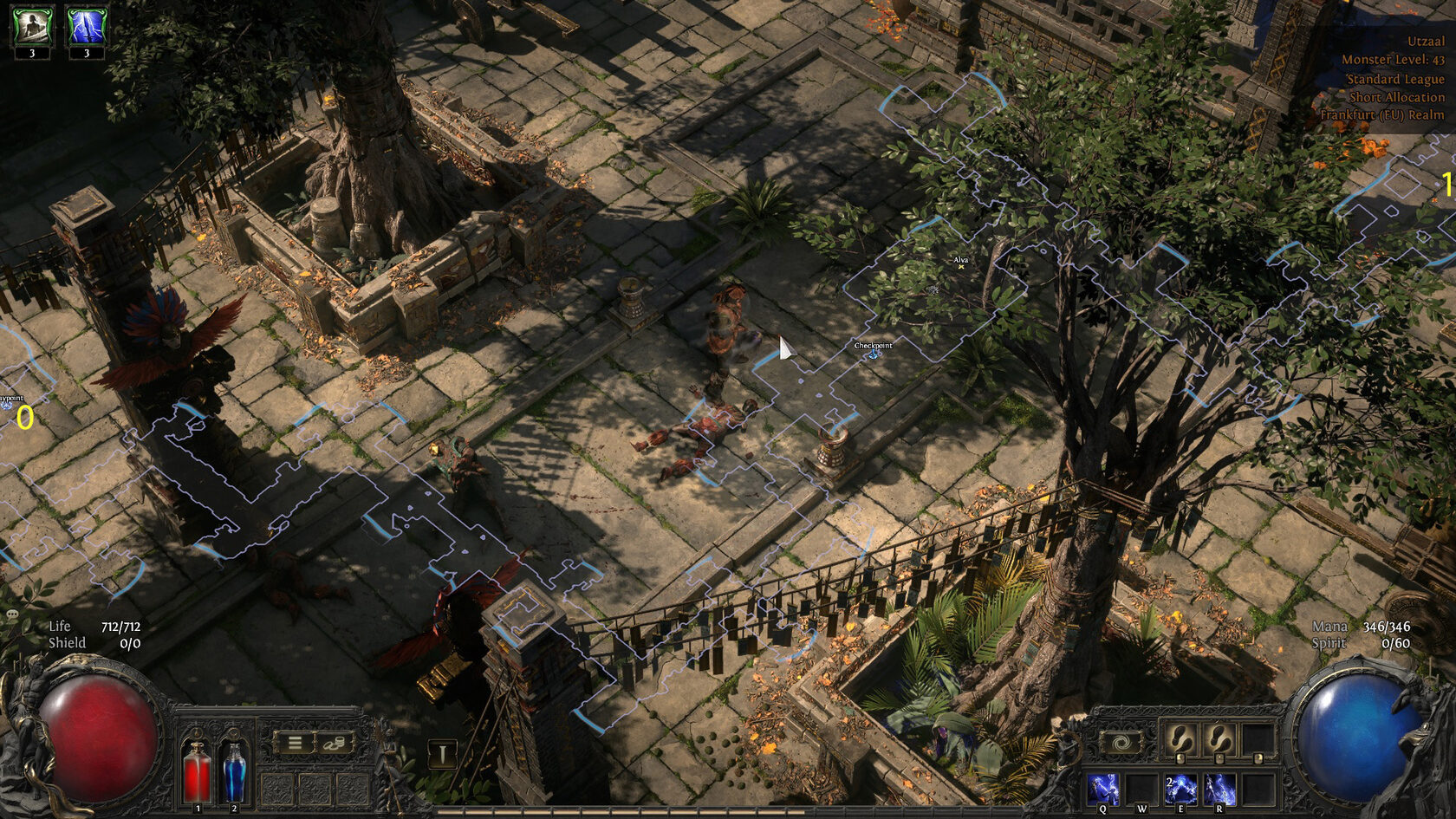
Task: Activate the lightning skill in the Q slot
Action: click(1102, 790)
